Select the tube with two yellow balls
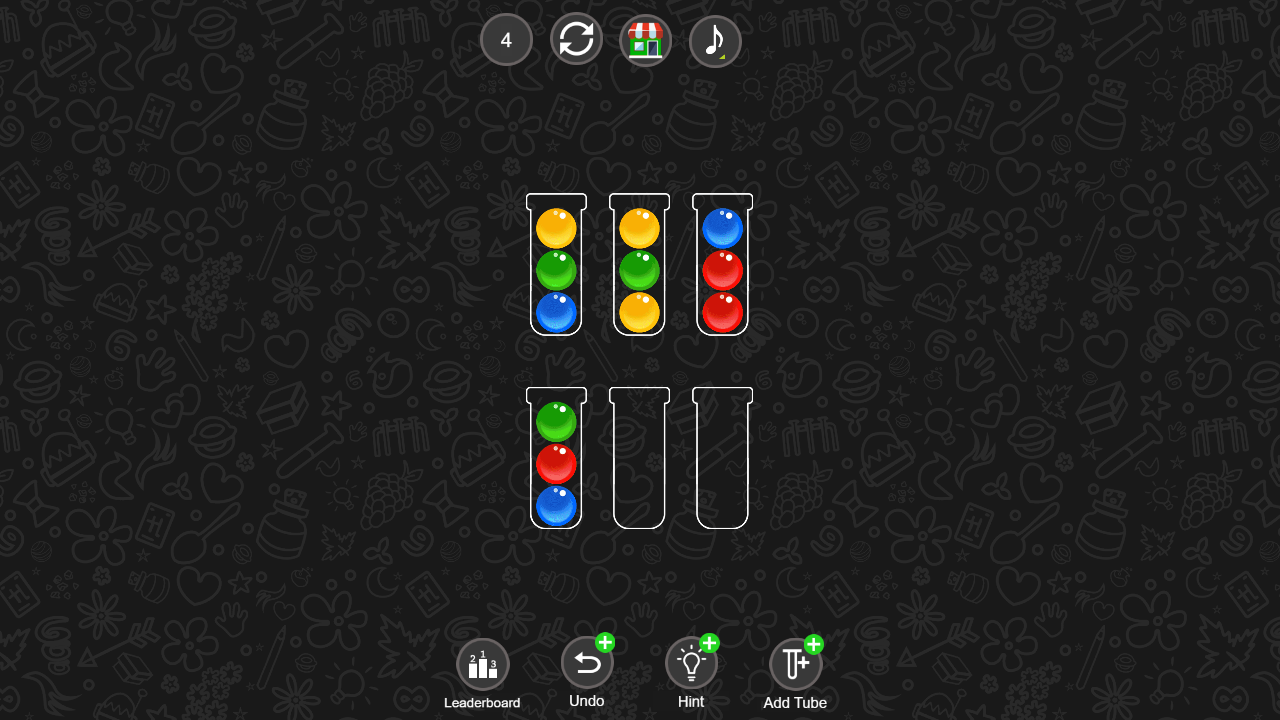The width and height of the screenshot is (1280, 720). [x=639, y=265]
